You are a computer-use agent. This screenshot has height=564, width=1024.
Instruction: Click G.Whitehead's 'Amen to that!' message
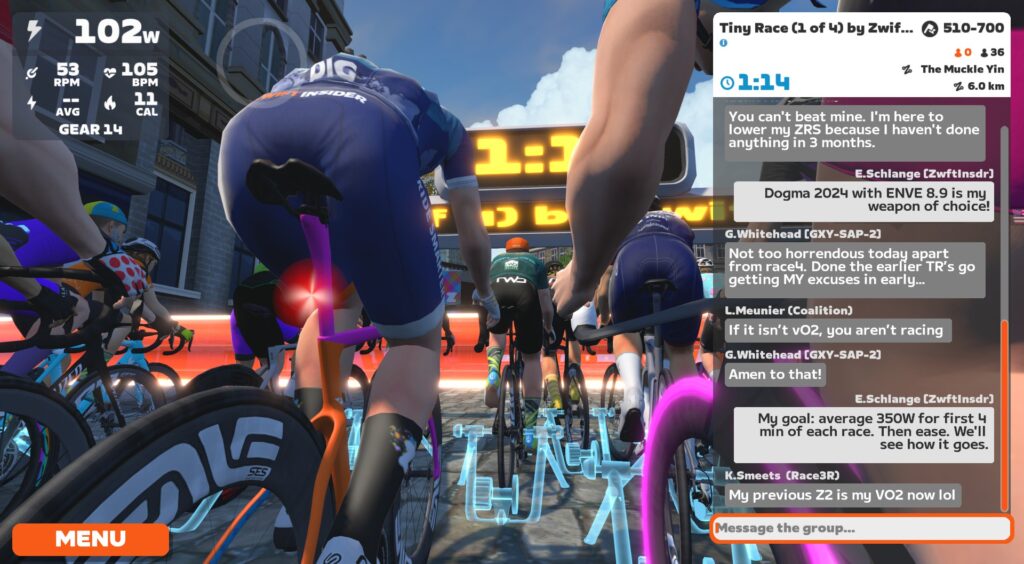click(776, 374)
